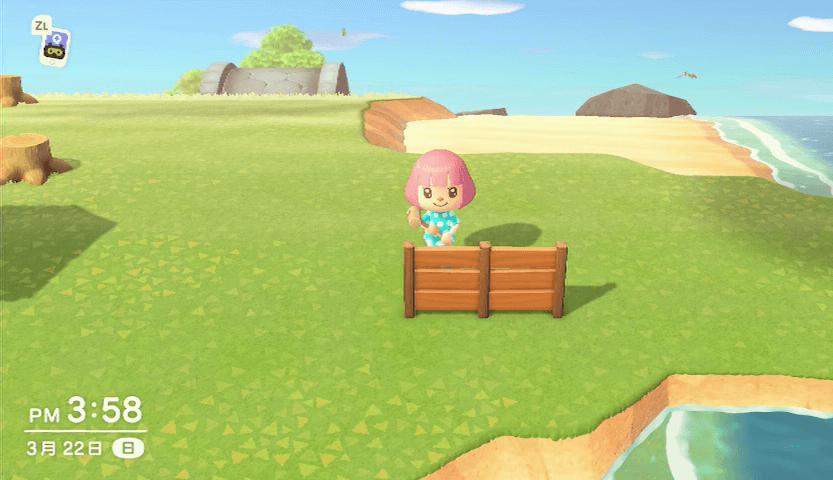This screenshot has width=833, height=480.
Task: Open the NookPhone icon
Action: [55, 47]
